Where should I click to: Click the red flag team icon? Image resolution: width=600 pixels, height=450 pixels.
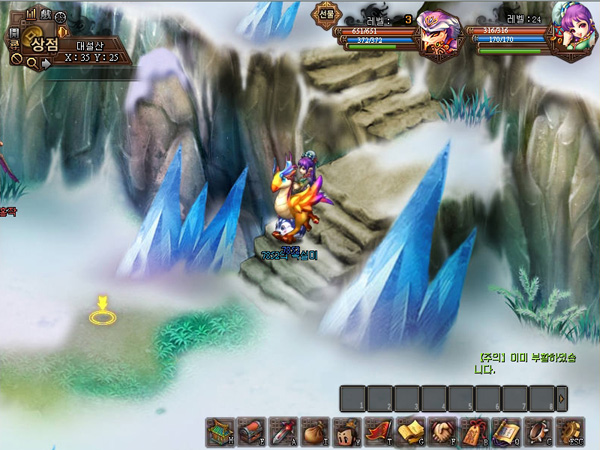click(378, 431)
